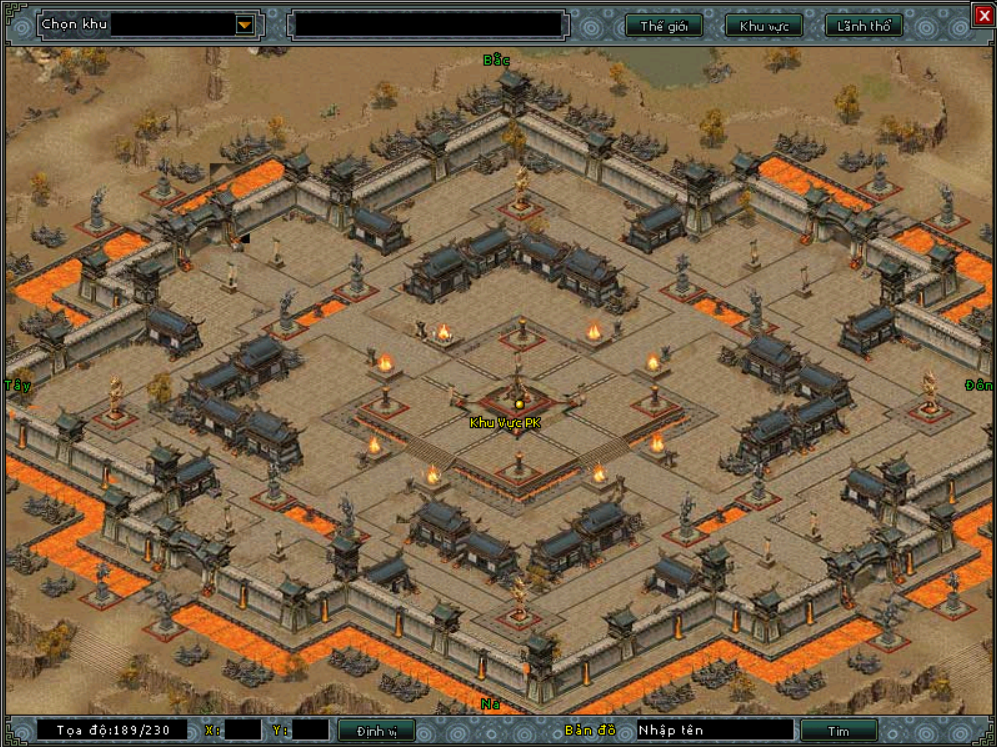Select the Khu Vực PK map marker
The image size is (997, 747).
(x=519, y=404)
